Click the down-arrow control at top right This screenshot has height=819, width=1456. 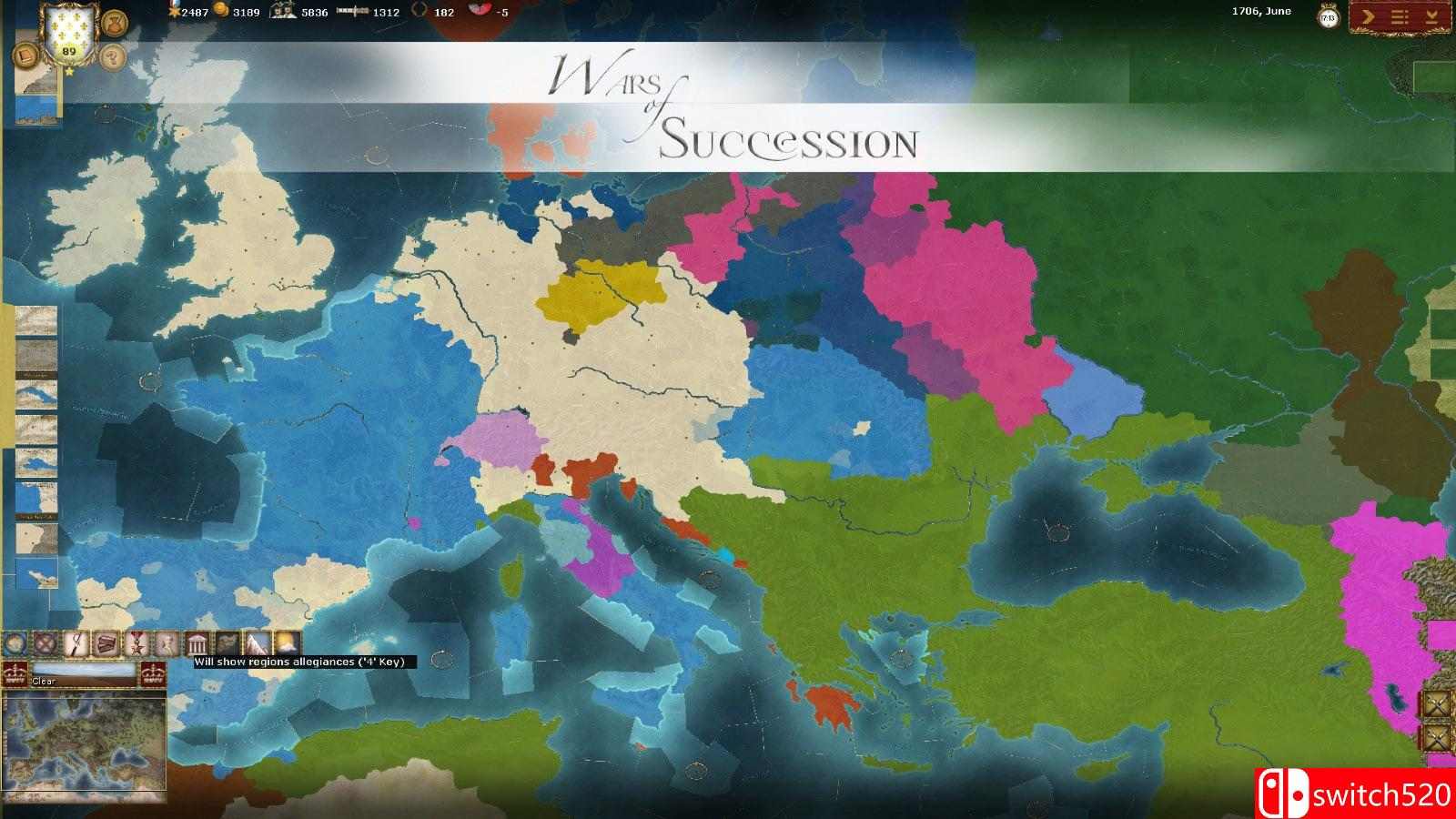(1431, 15)
